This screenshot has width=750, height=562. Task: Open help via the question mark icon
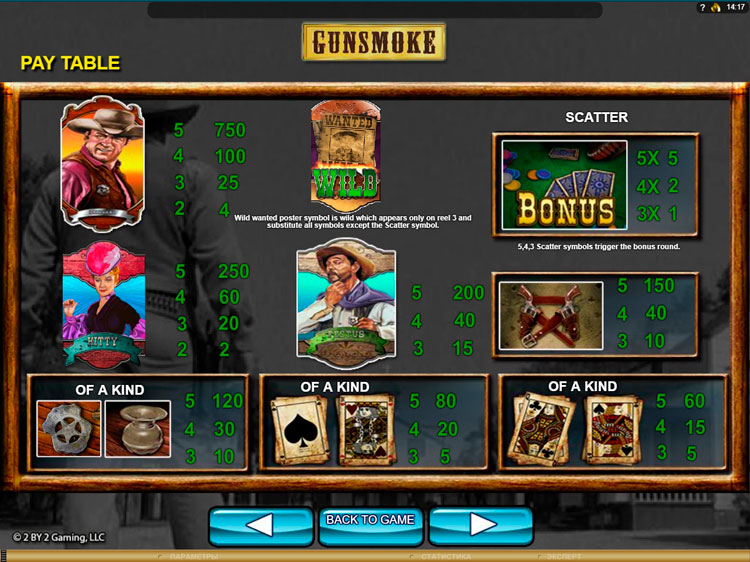tap(704, 7)
